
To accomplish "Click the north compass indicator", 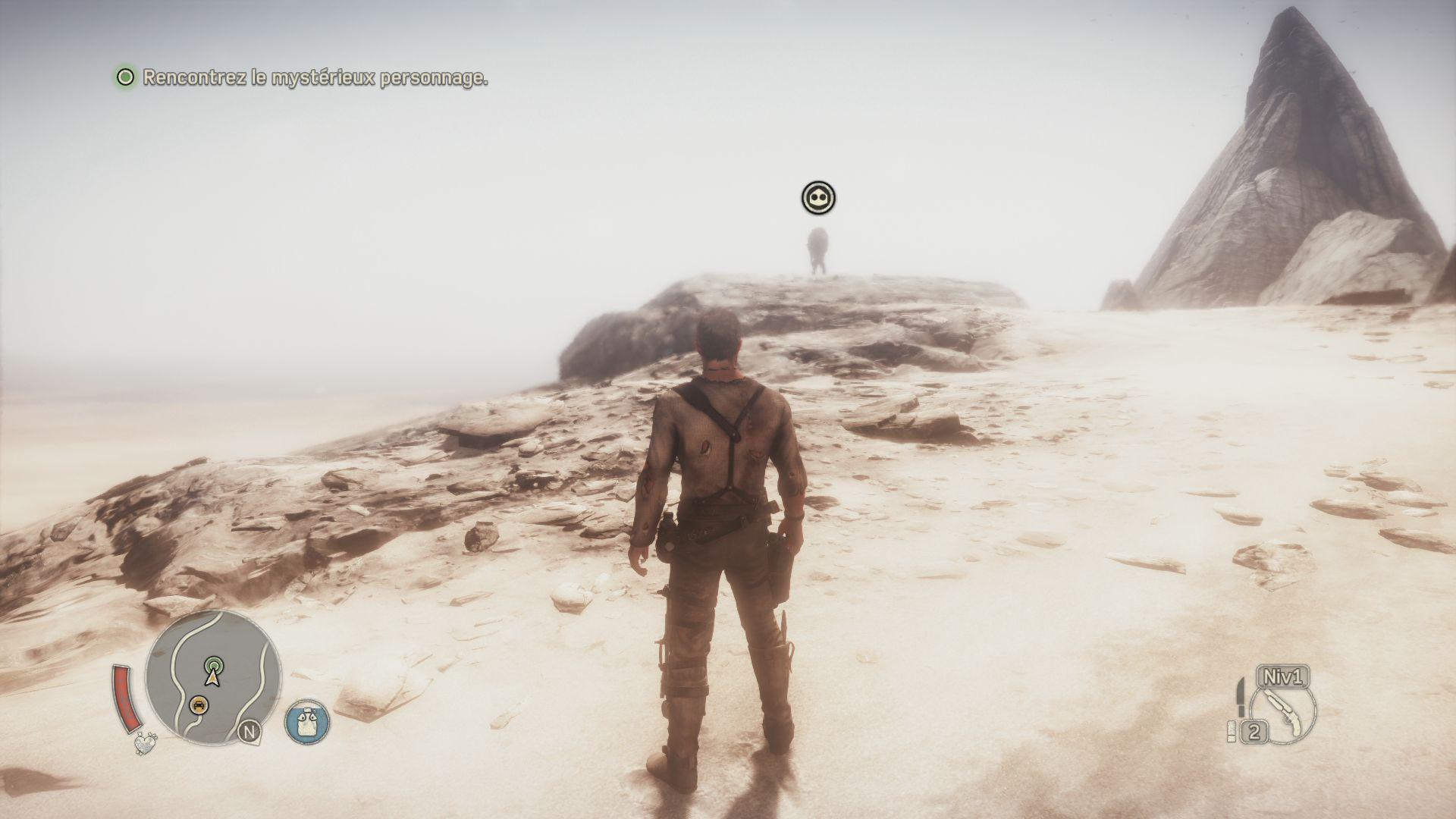I will click(247, 732).
